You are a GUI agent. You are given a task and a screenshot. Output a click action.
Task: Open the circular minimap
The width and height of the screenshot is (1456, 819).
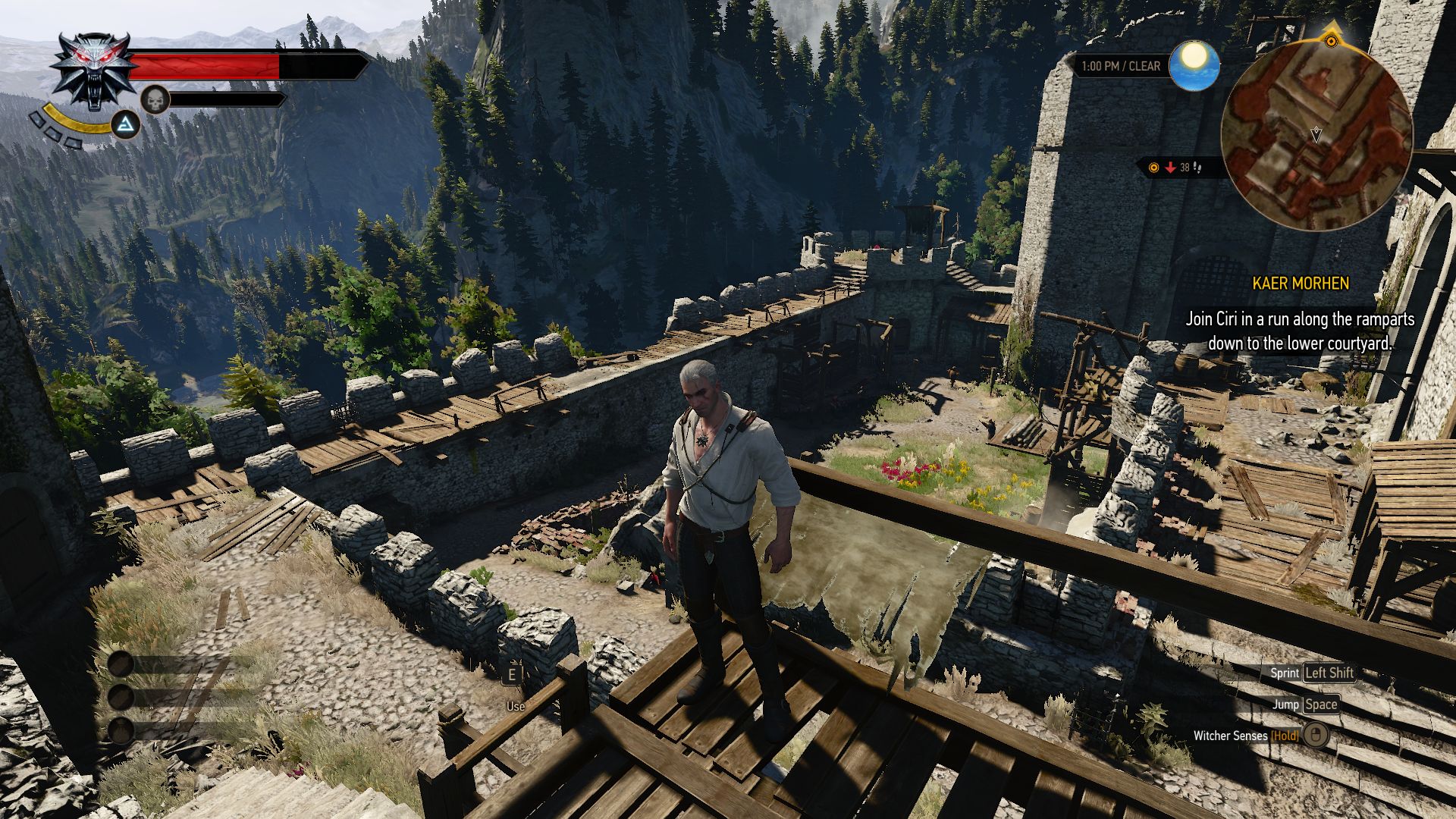tap(1316, 135)
